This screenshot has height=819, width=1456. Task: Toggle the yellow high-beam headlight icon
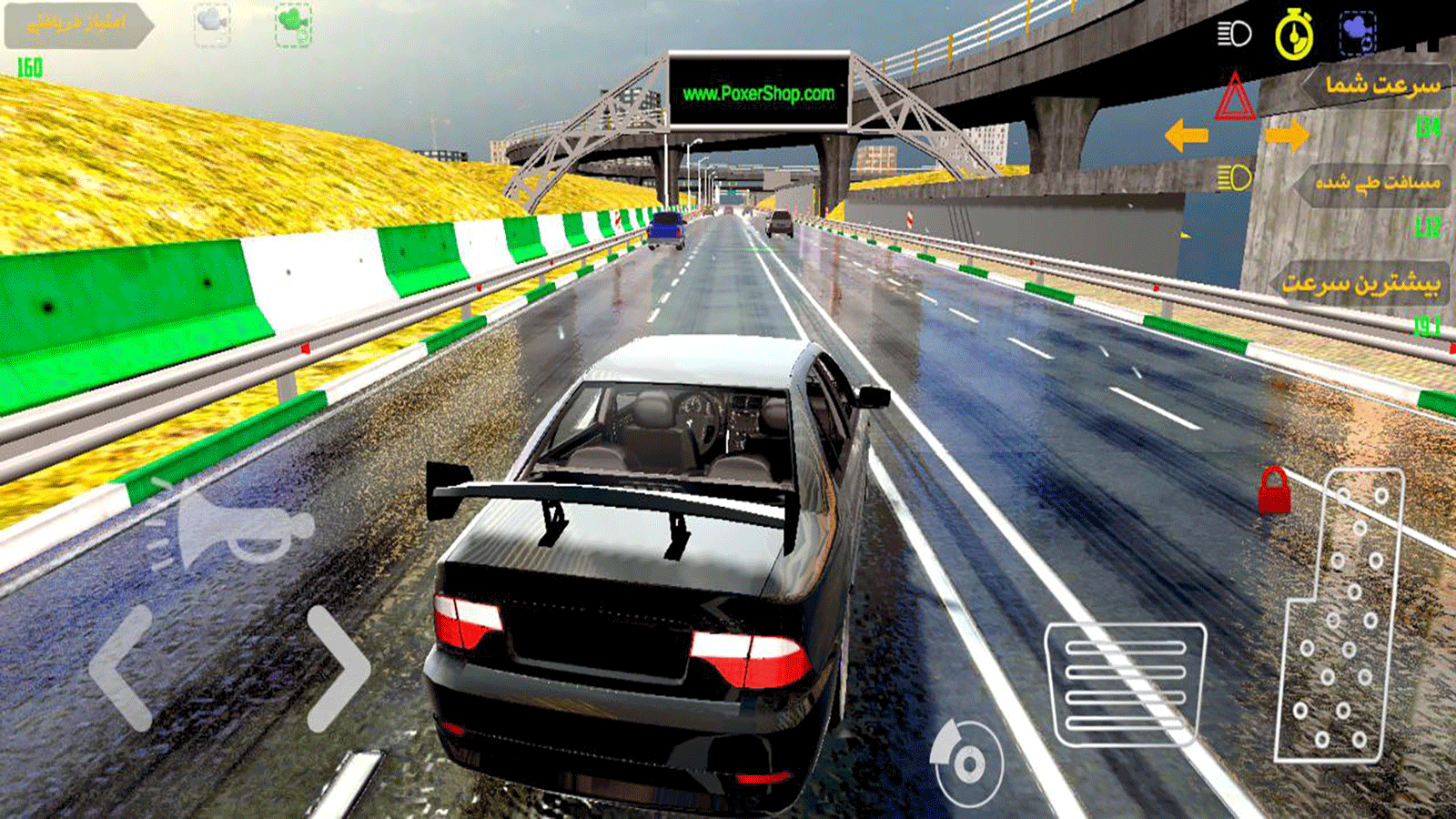1234,177
